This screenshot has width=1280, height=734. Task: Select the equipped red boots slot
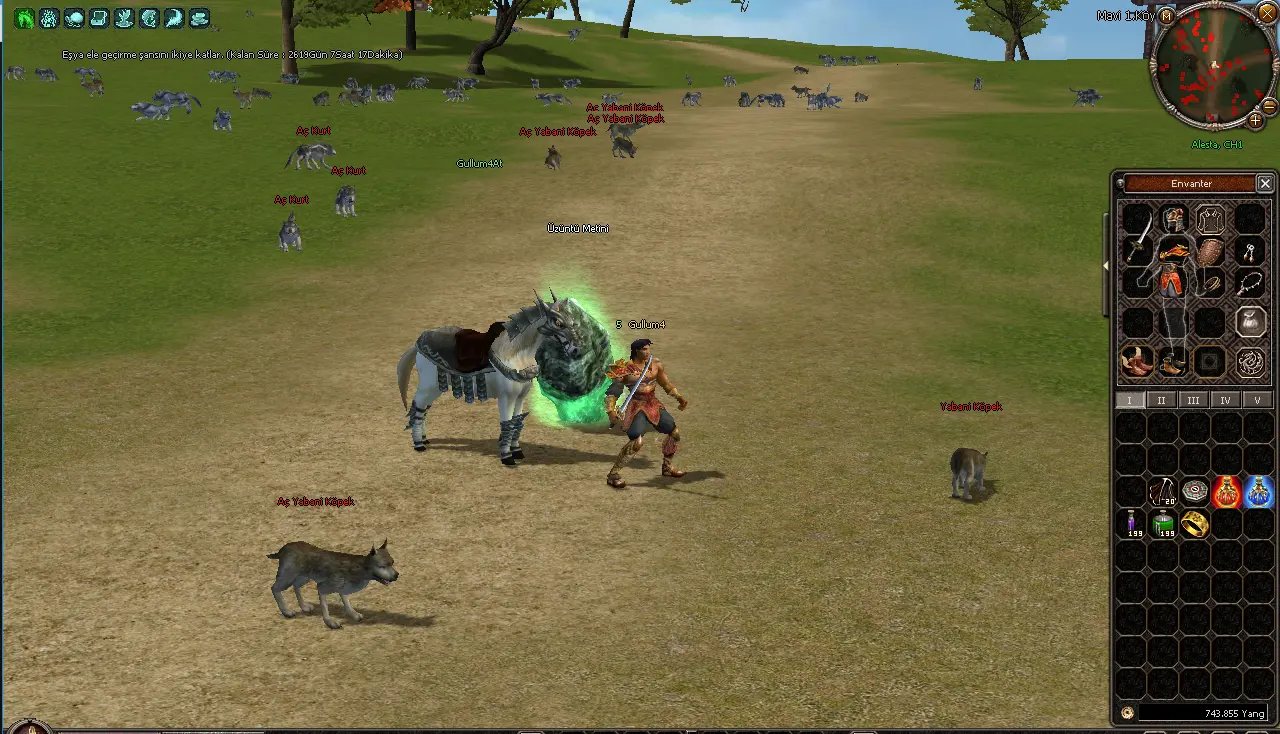[x=1136, y=361]
